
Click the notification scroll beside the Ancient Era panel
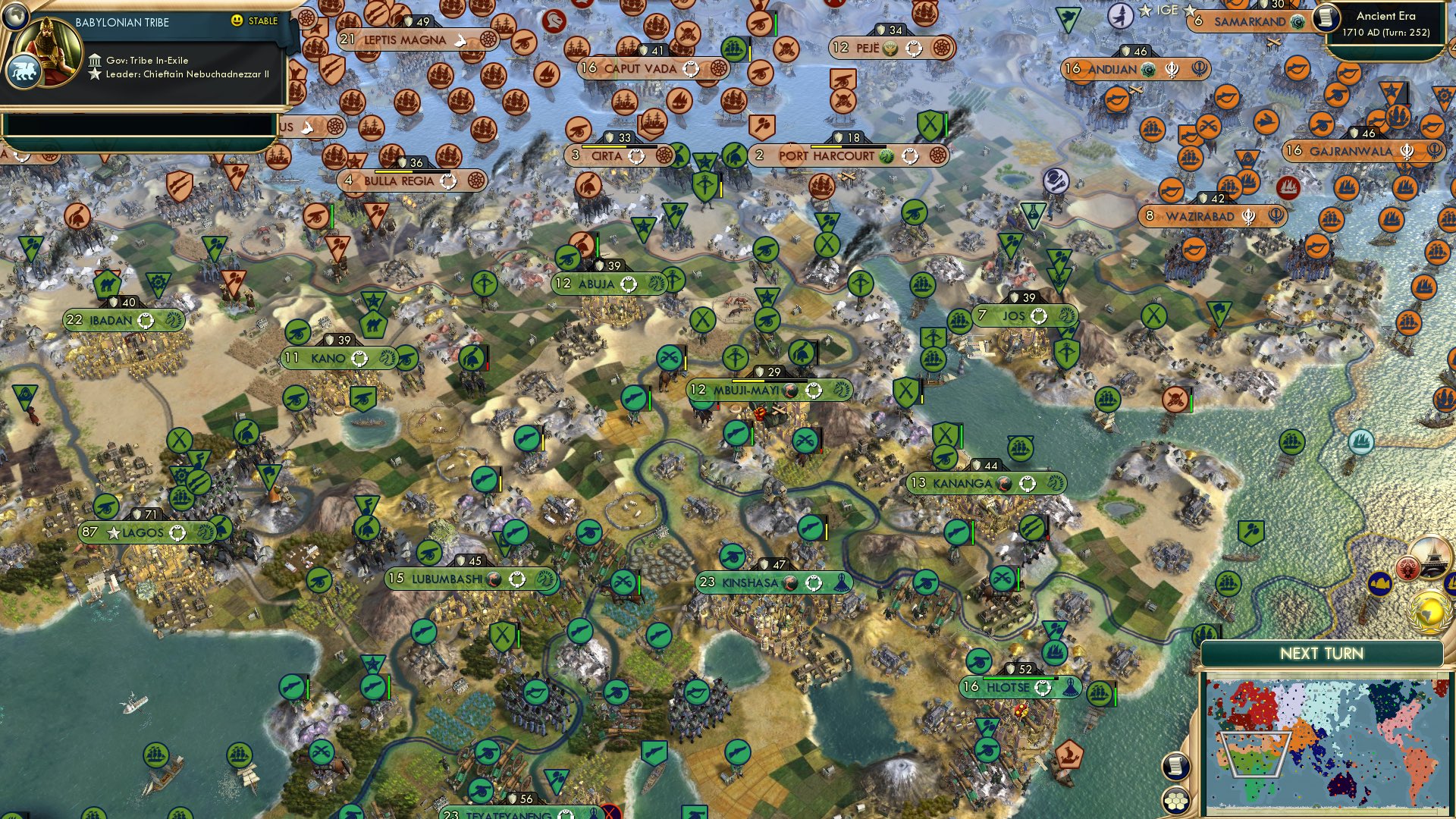(1326, 19)
